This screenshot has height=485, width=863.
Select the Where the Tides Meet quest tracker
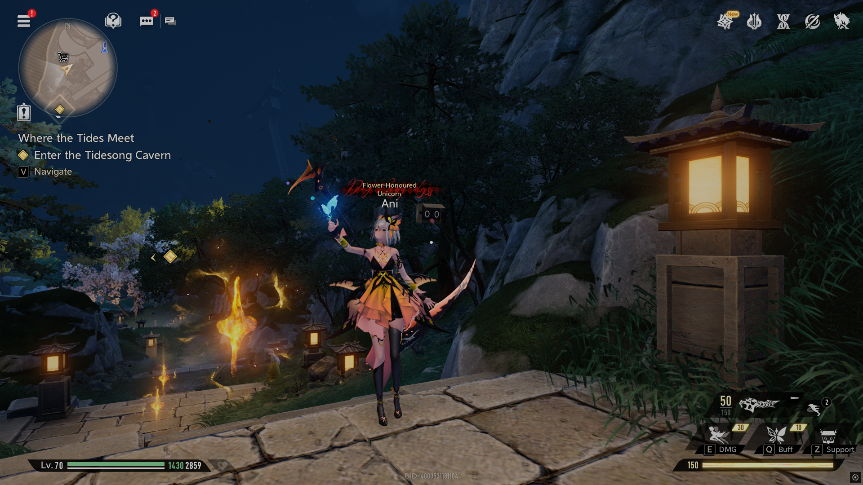(76, 138)
